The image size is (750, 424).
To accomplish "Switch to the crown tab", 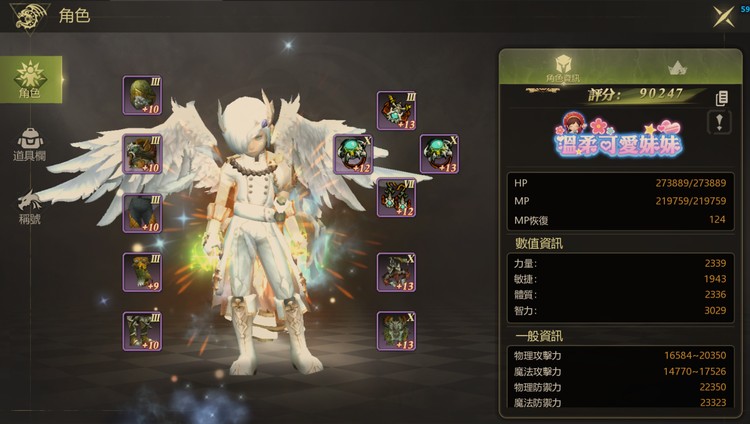I will pyautogui.click(x=674, y=68).
